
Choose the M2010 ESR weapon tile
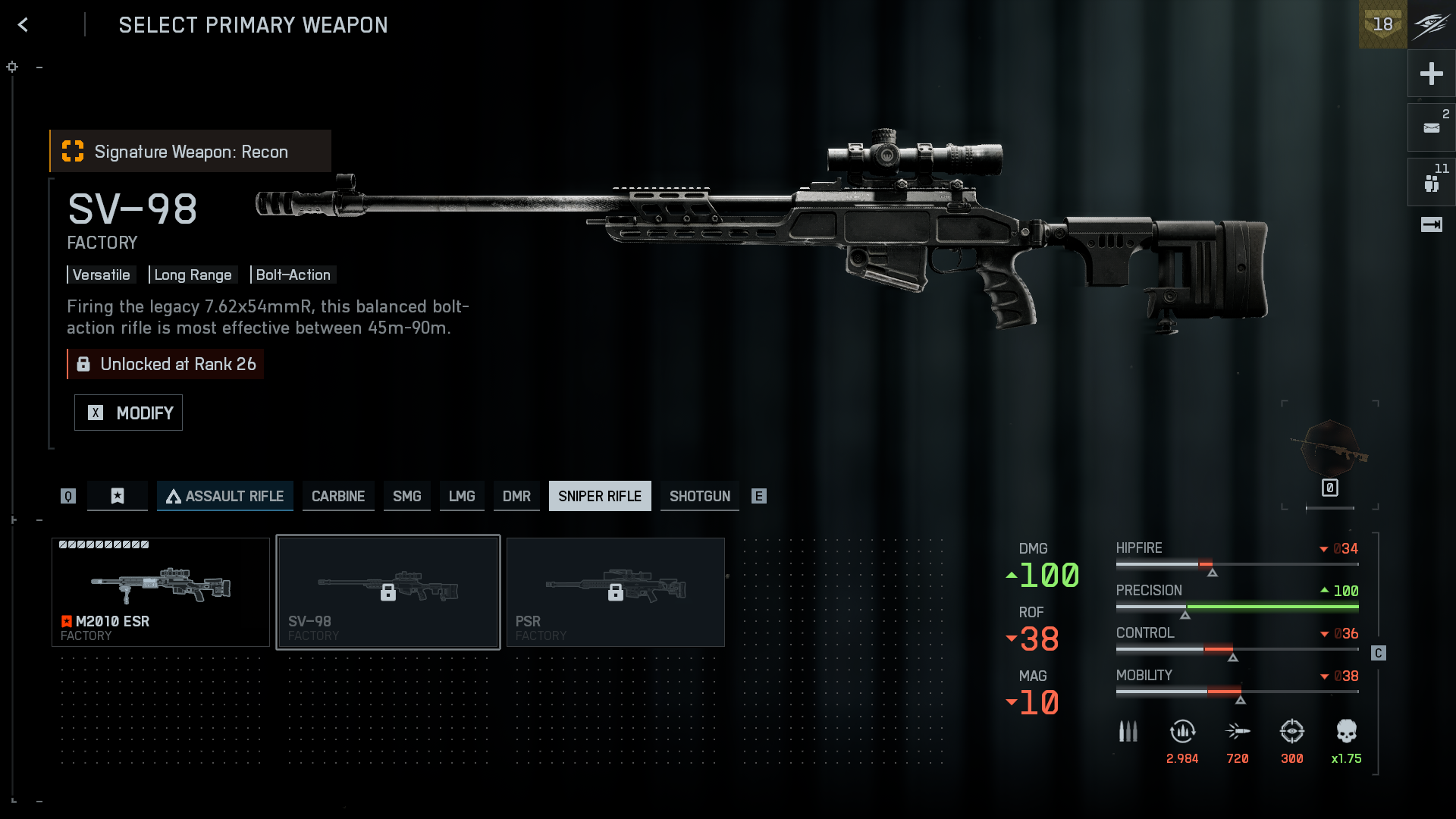[161, 592]
